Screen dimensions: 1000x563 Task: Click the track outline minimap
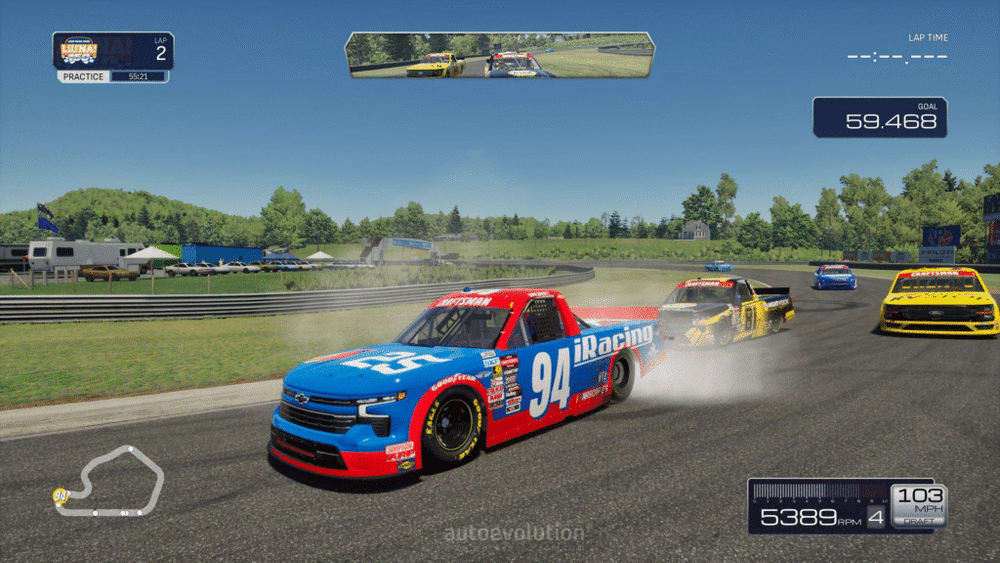pyautogui.click(x=112, y=482)
